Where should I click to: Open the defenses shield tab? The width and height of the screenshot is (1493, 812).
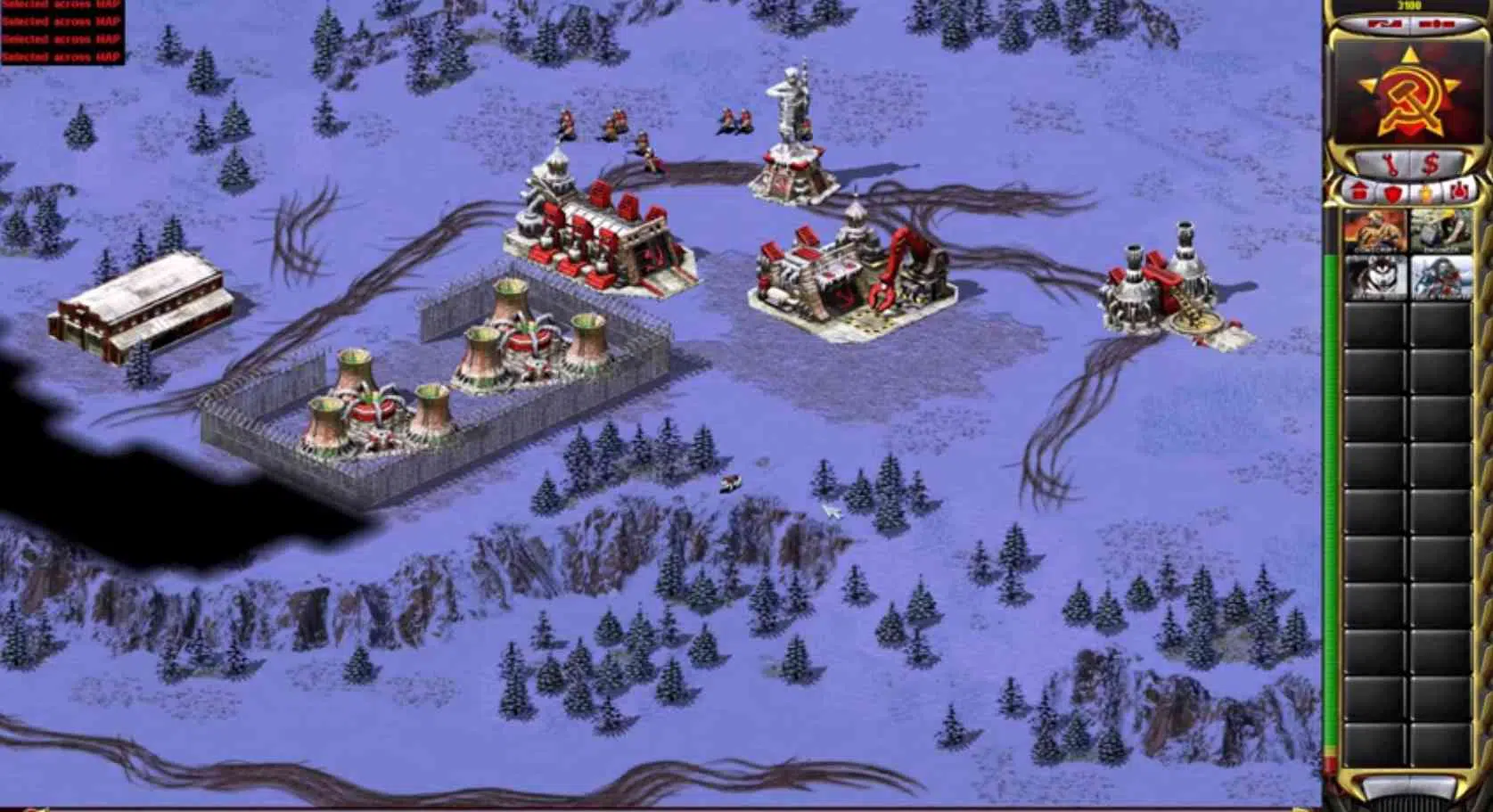tap(1393, 191)
